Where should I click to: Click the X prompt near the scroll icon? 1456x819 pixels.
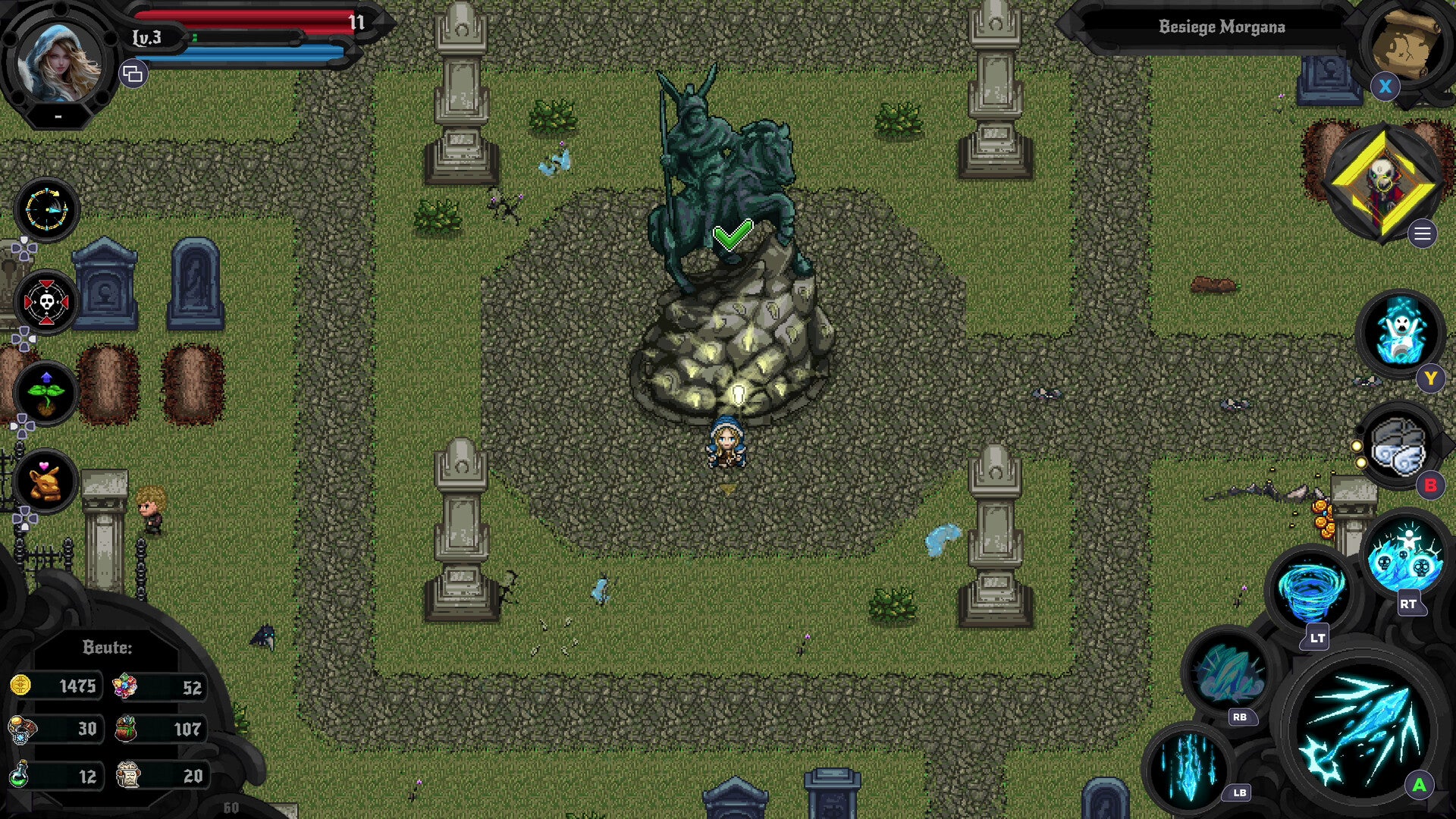pyautogui.click(x=1387, y=86)
